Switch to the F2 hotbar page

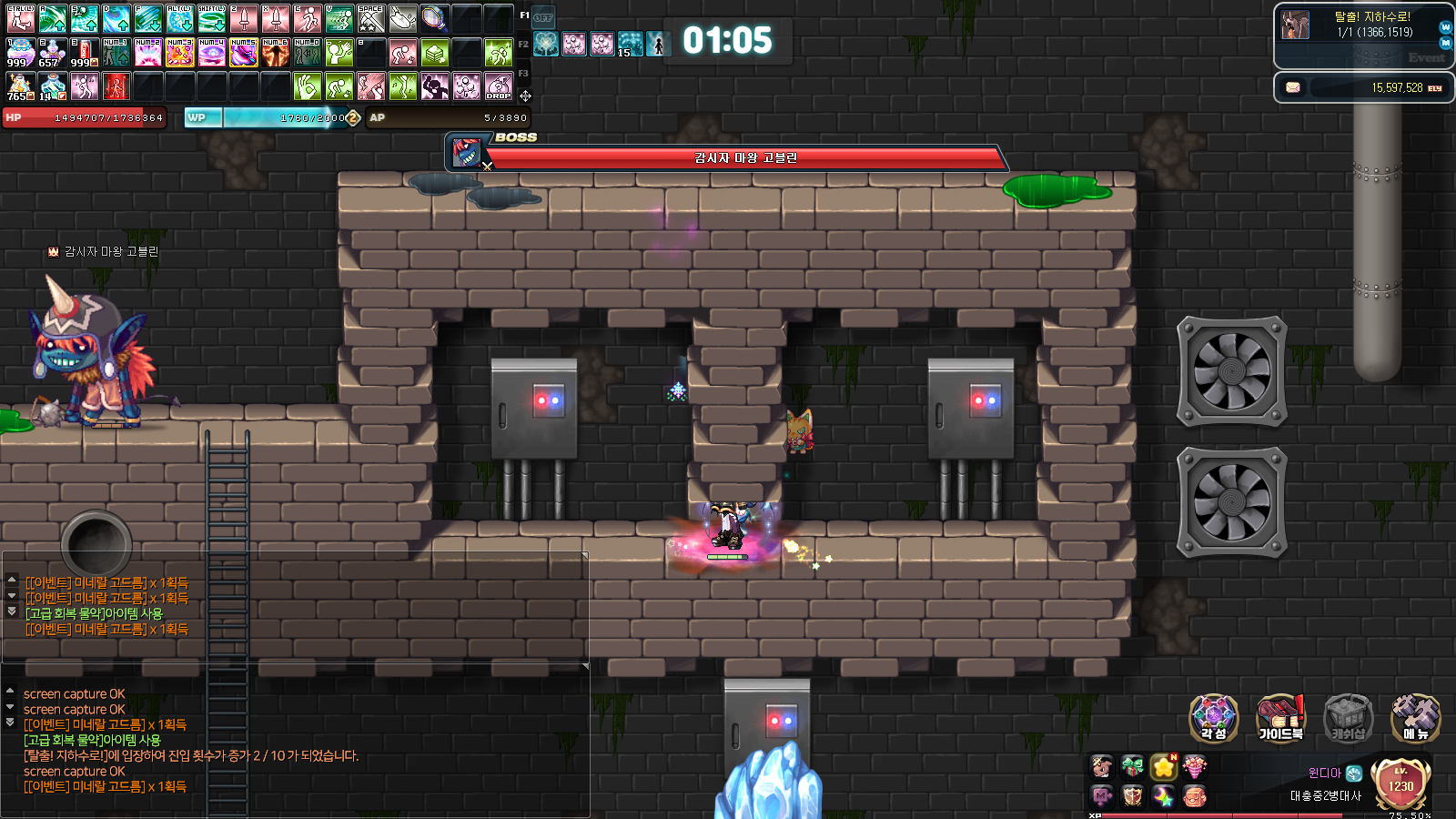[523, 44]
